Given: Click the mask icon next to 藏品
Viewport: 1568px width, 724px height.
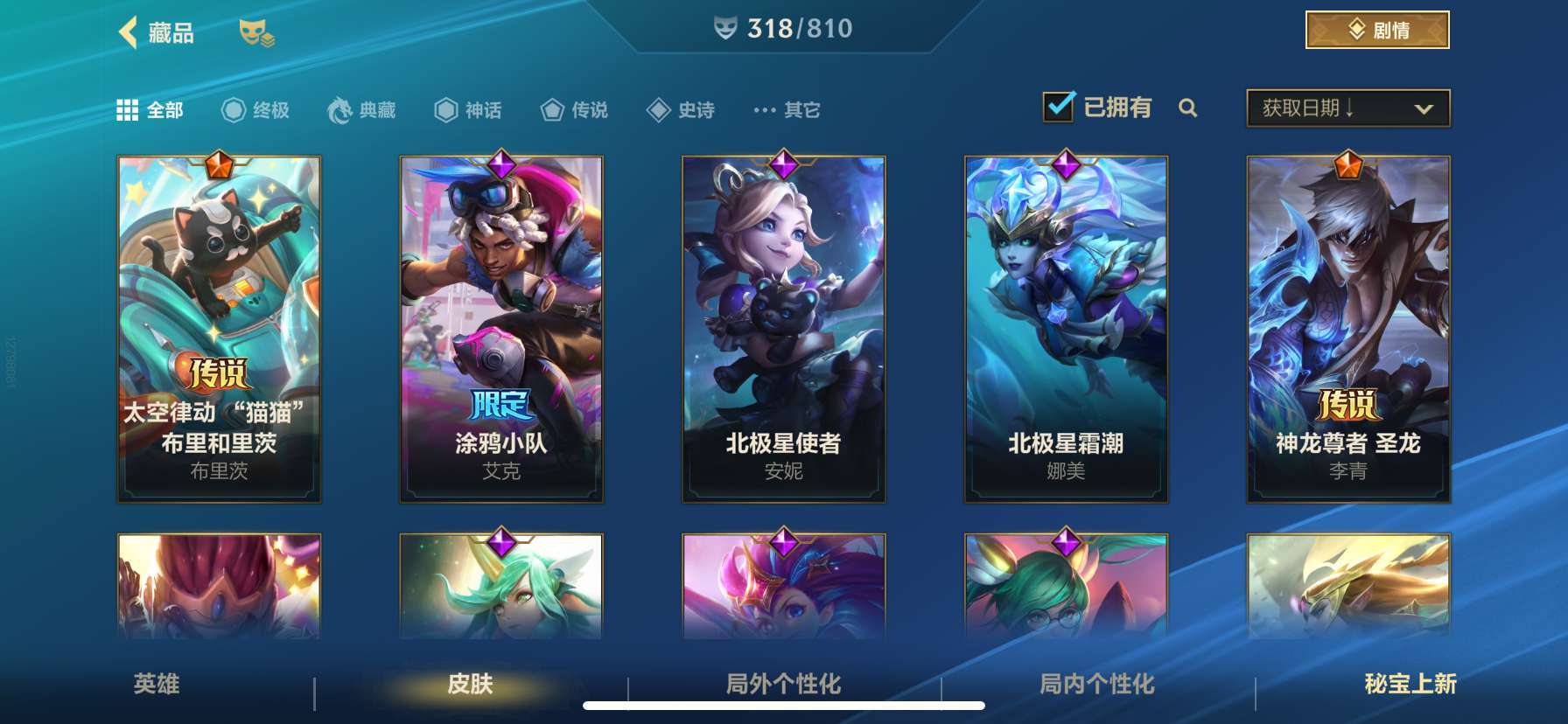Looking at the screenshot, I should point(255,35).
